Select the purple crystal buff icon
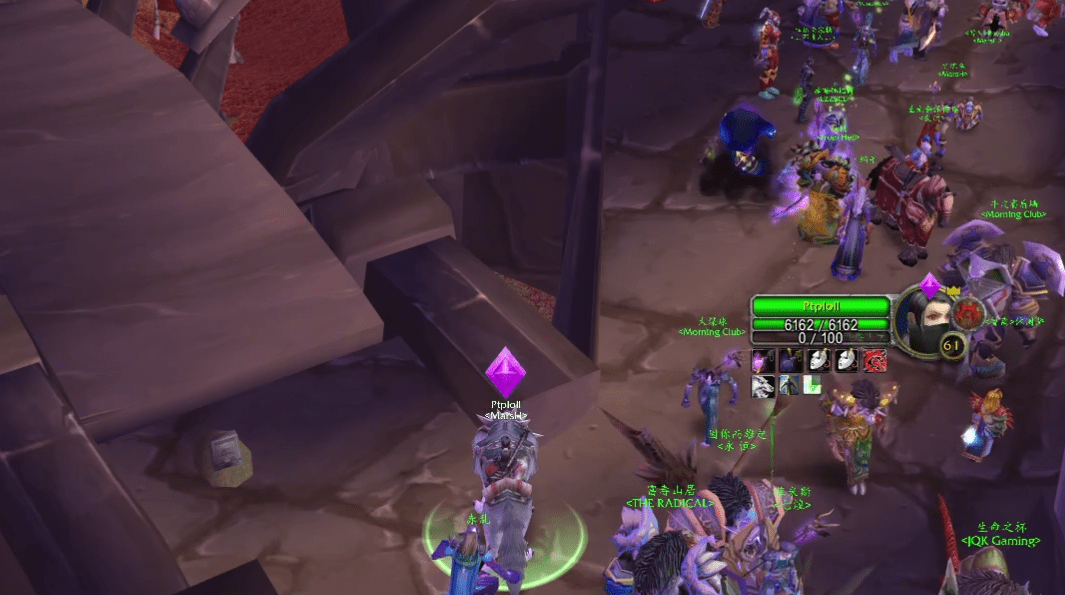This screenshot has height=595, width=1065. point(763,360)
